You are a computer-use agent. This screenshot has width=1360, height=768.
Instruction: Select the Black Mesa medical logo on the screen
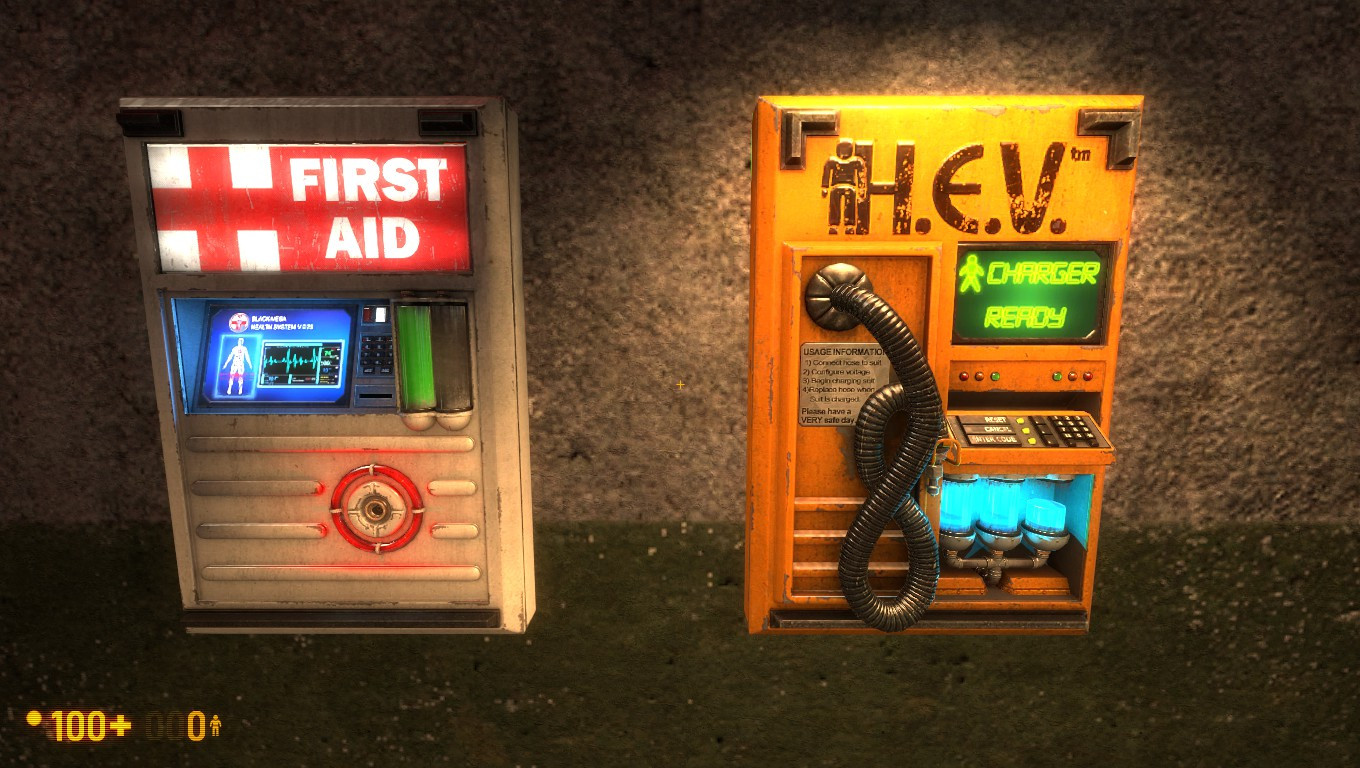coord(240,322)
